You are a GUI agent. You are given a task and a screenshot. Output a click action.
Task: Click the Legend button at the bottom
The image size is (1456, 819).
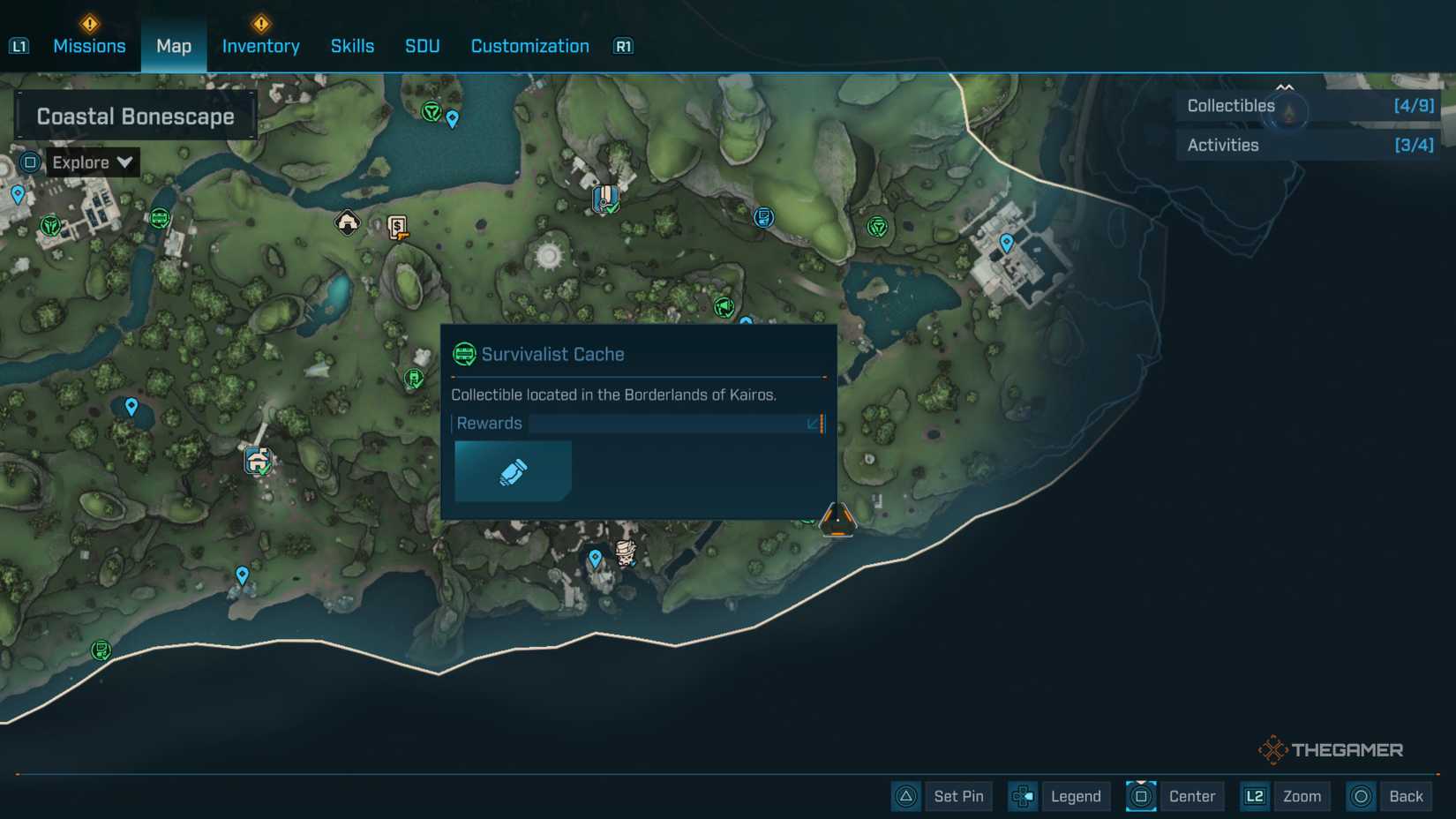(x=1075, y=796)
